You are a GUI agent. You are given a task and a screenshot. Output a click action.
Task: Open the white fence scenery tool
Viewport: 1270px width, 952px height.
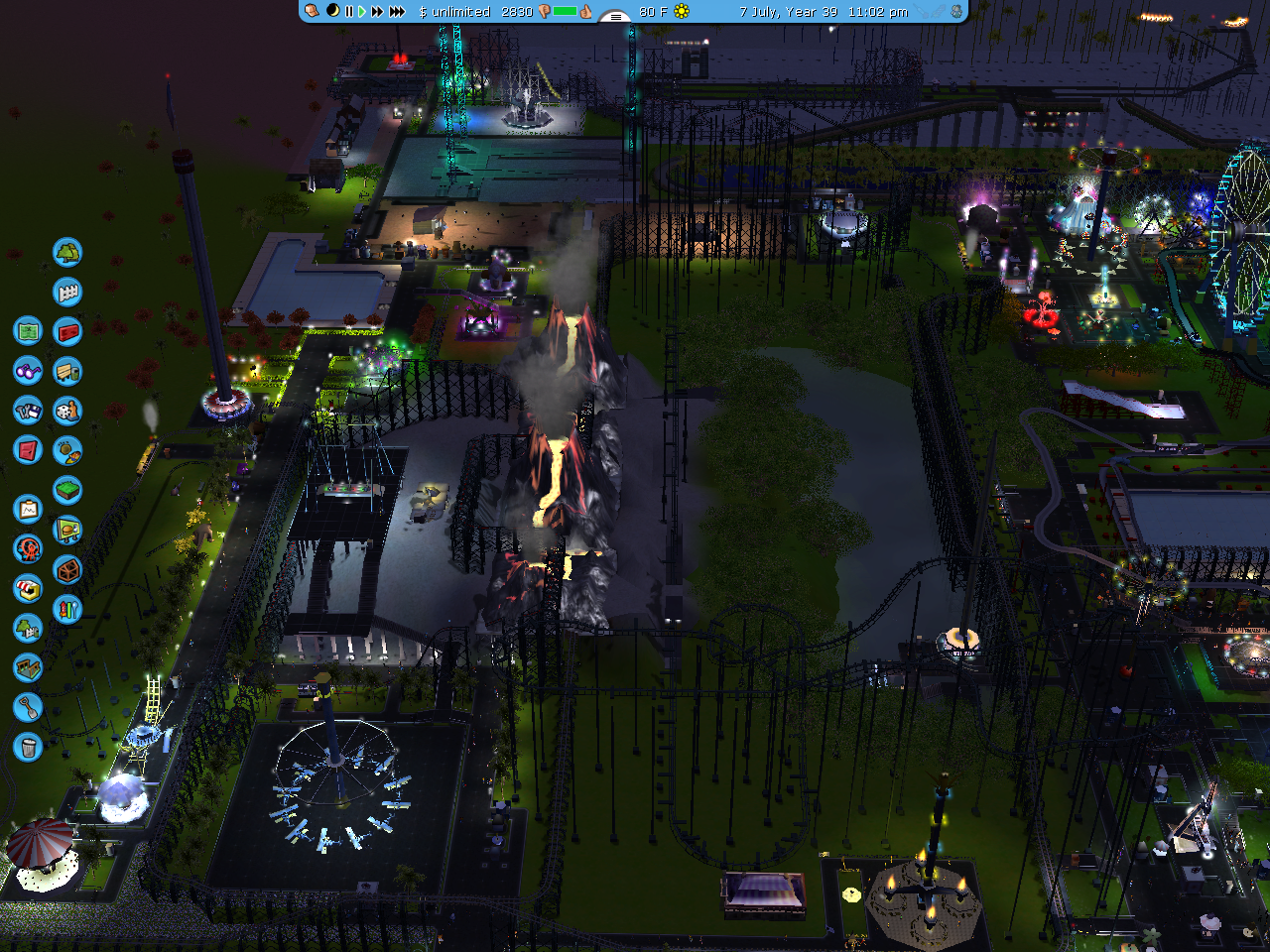[67, 292]
